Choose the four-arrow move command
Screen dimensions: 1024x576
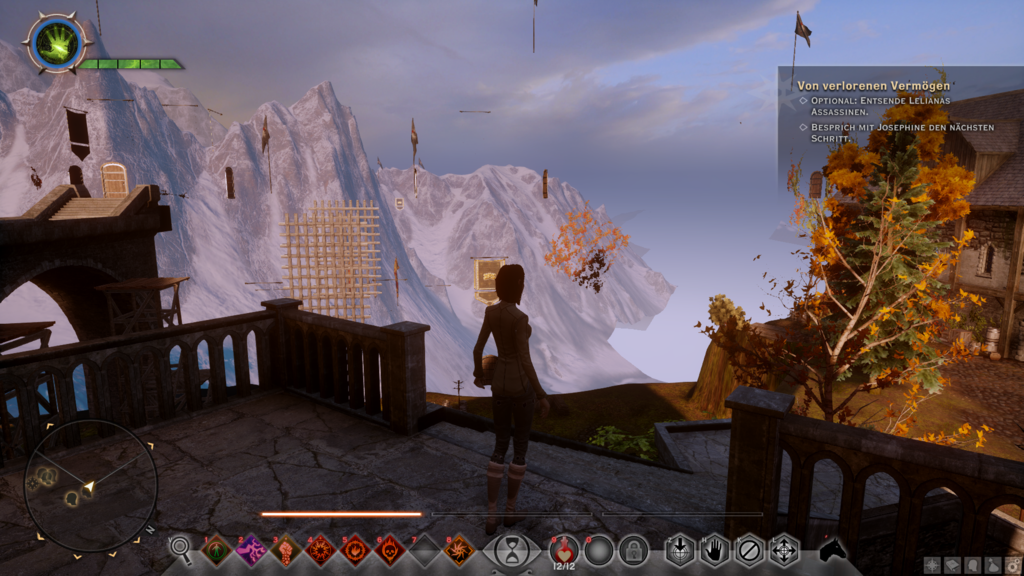pyautogui.click(x=783, y=550)
